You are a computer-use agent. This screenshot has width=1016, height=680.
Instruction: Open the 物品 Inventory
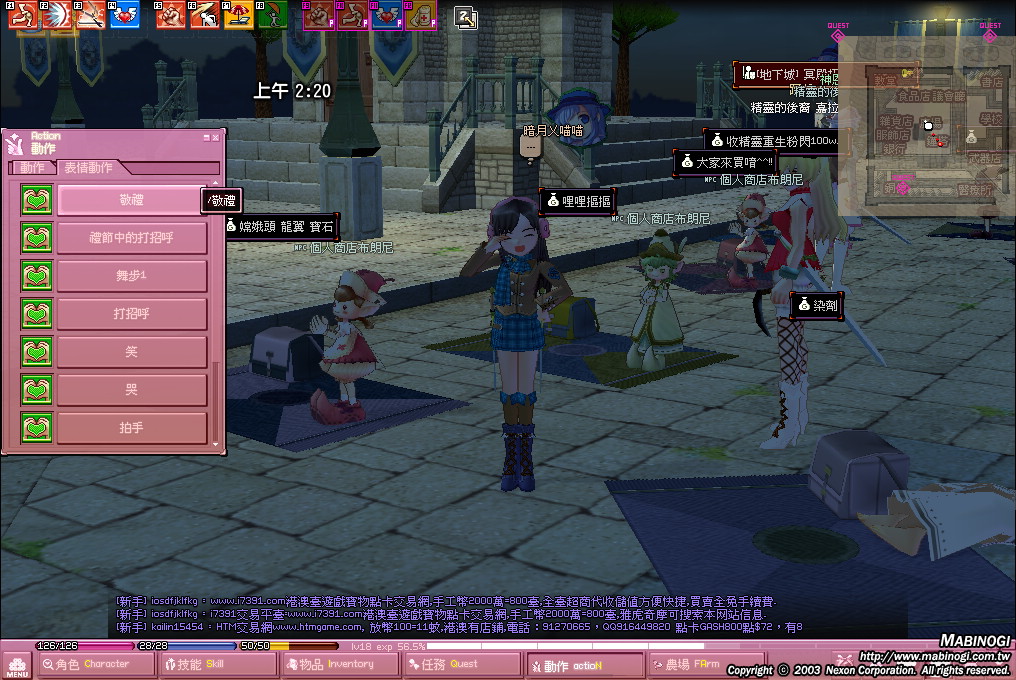[339, 664]
